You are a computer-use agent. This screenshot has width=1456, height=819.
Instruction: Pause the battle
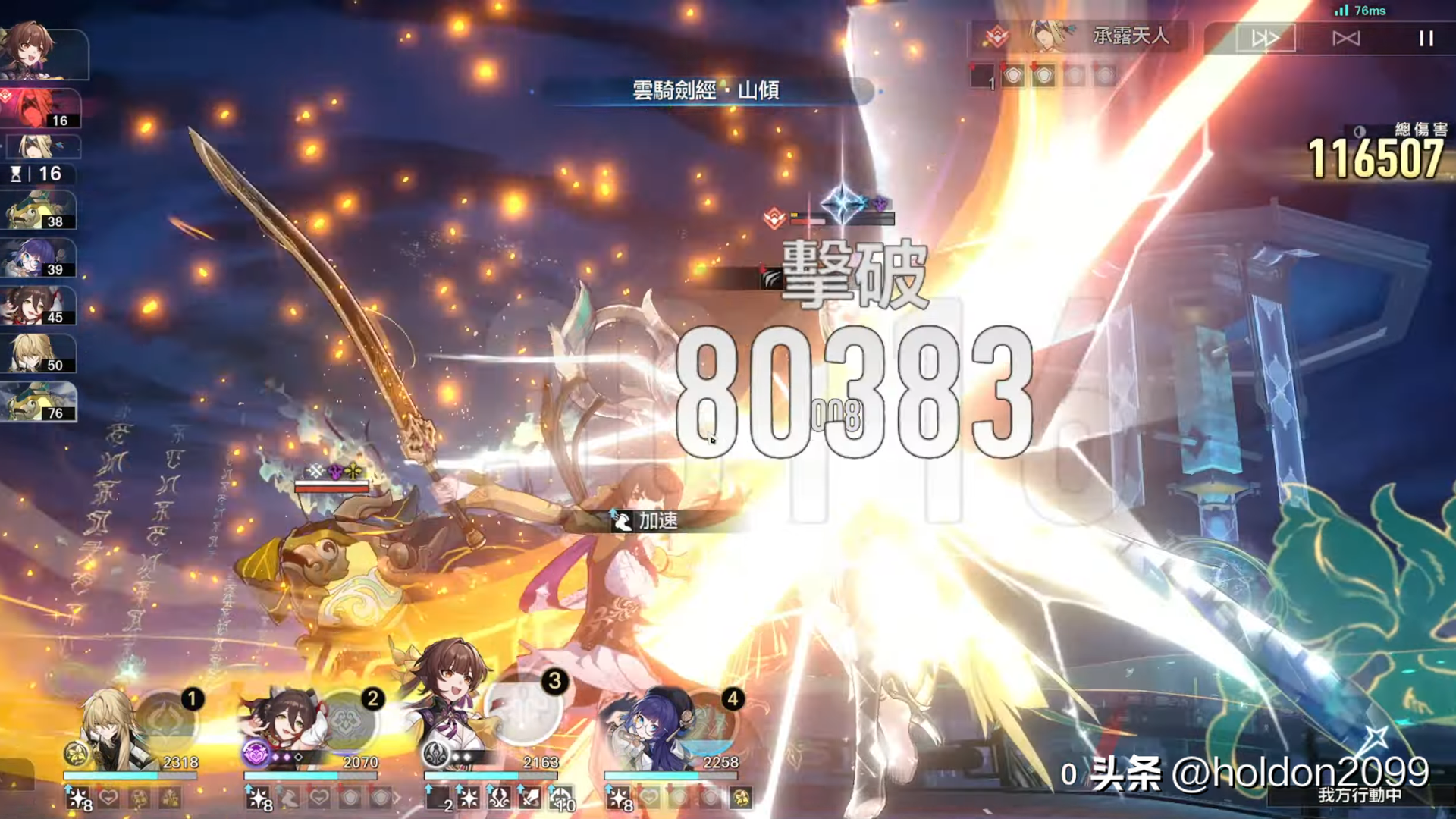pyautogui.click(x=1426, y=39)
